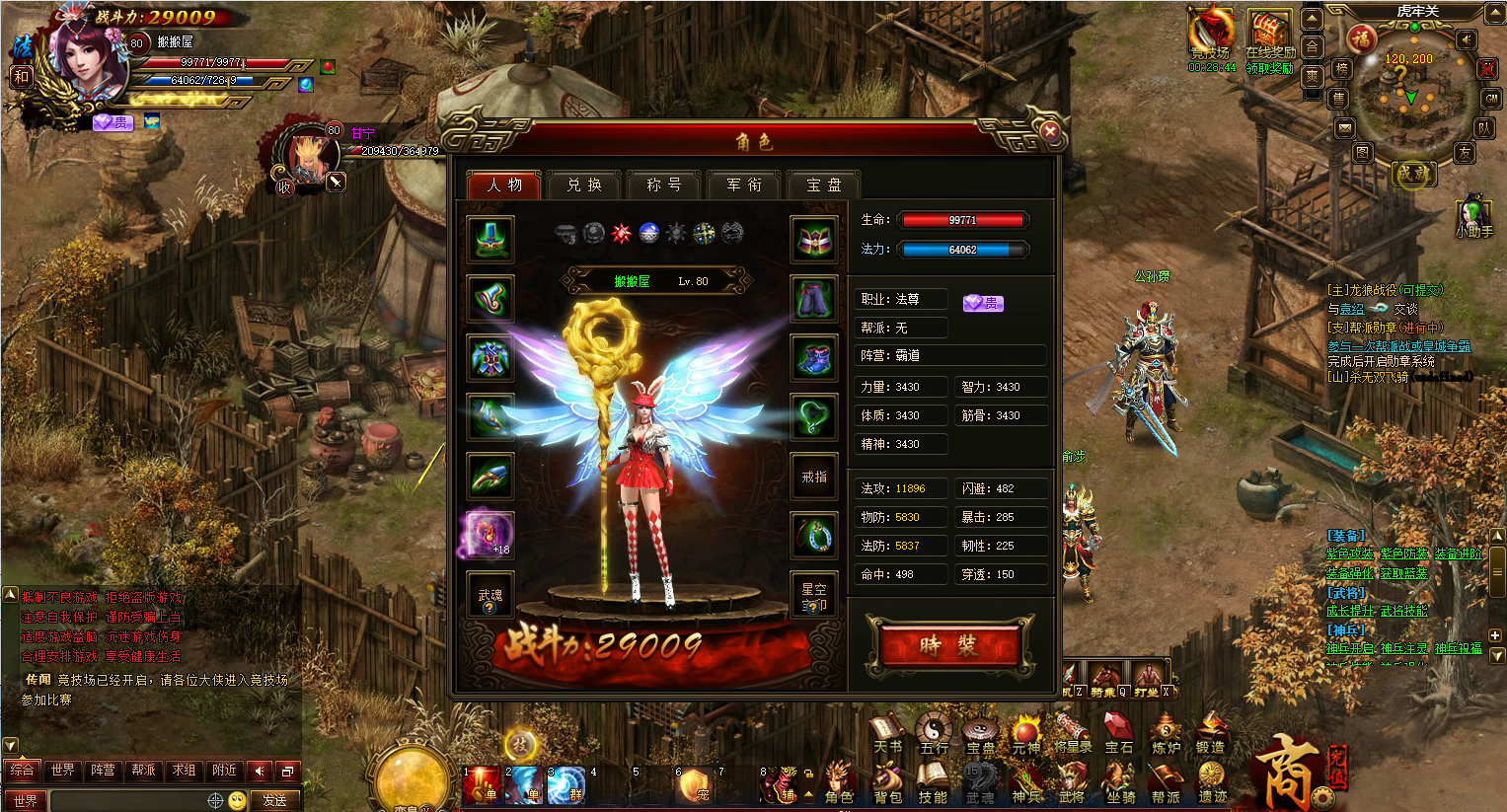Switch to the 兑换 tab

[x=584, y=185]
